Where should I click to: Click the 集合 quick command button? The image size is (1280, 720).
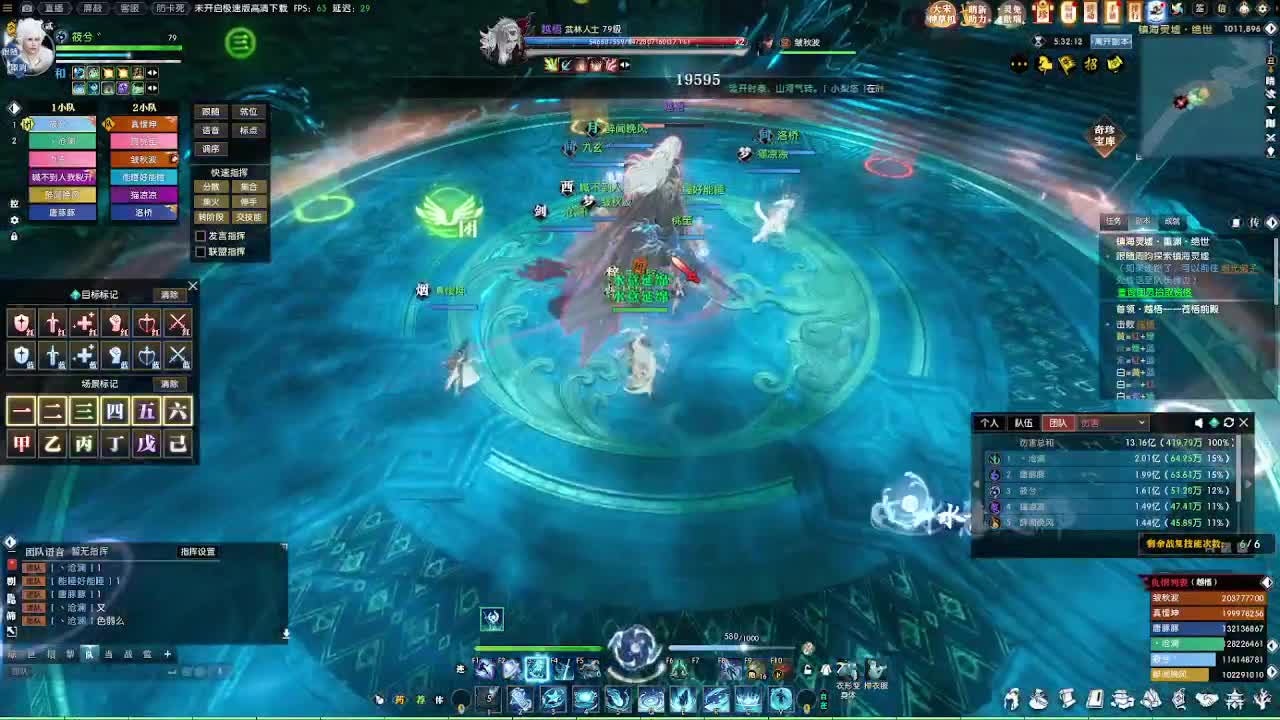pyautogui.click(x=249, y=187)
